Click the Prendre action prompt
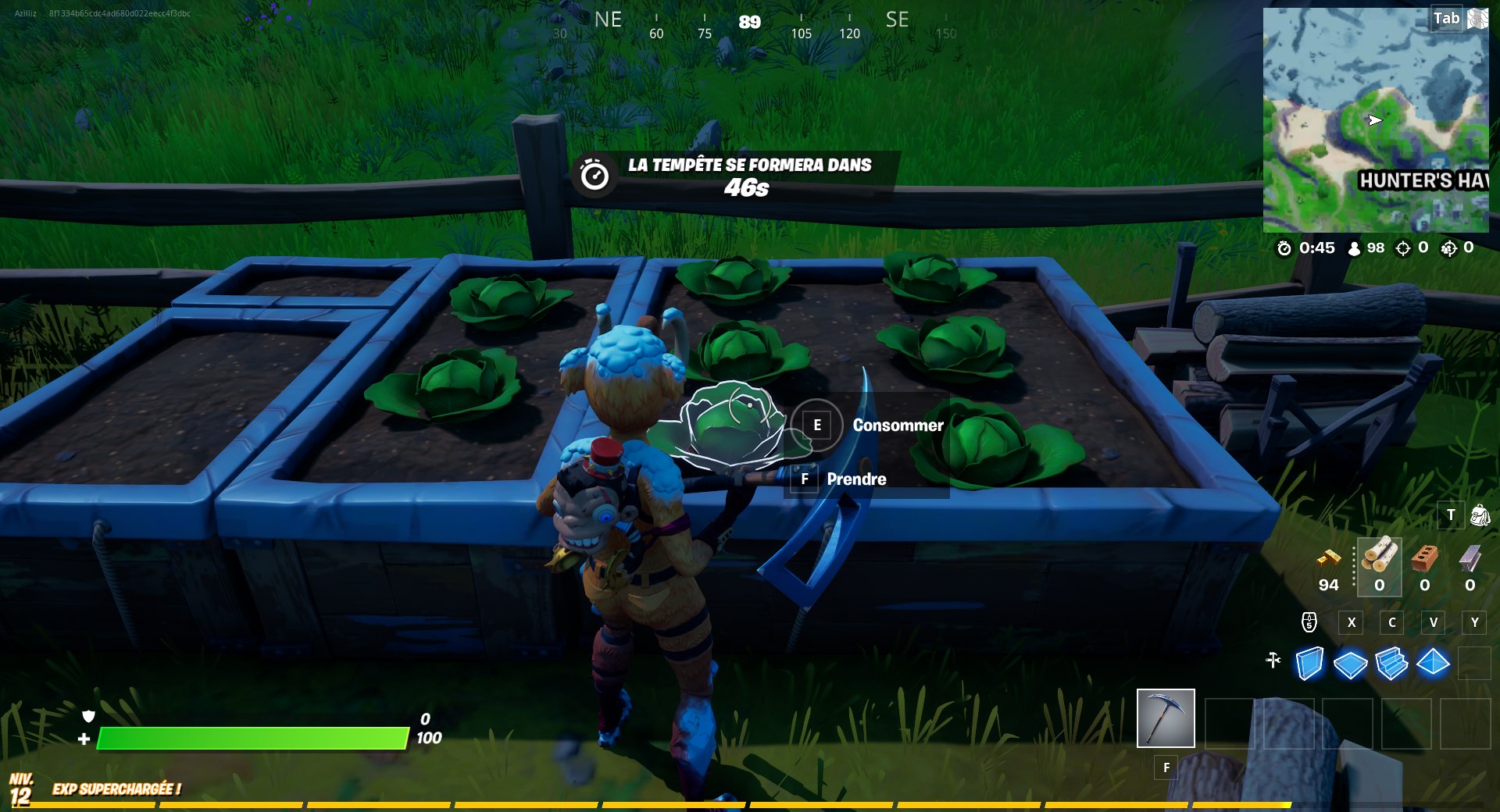The height and width of the screenshot is (812, 1500). tap(857, 479)
